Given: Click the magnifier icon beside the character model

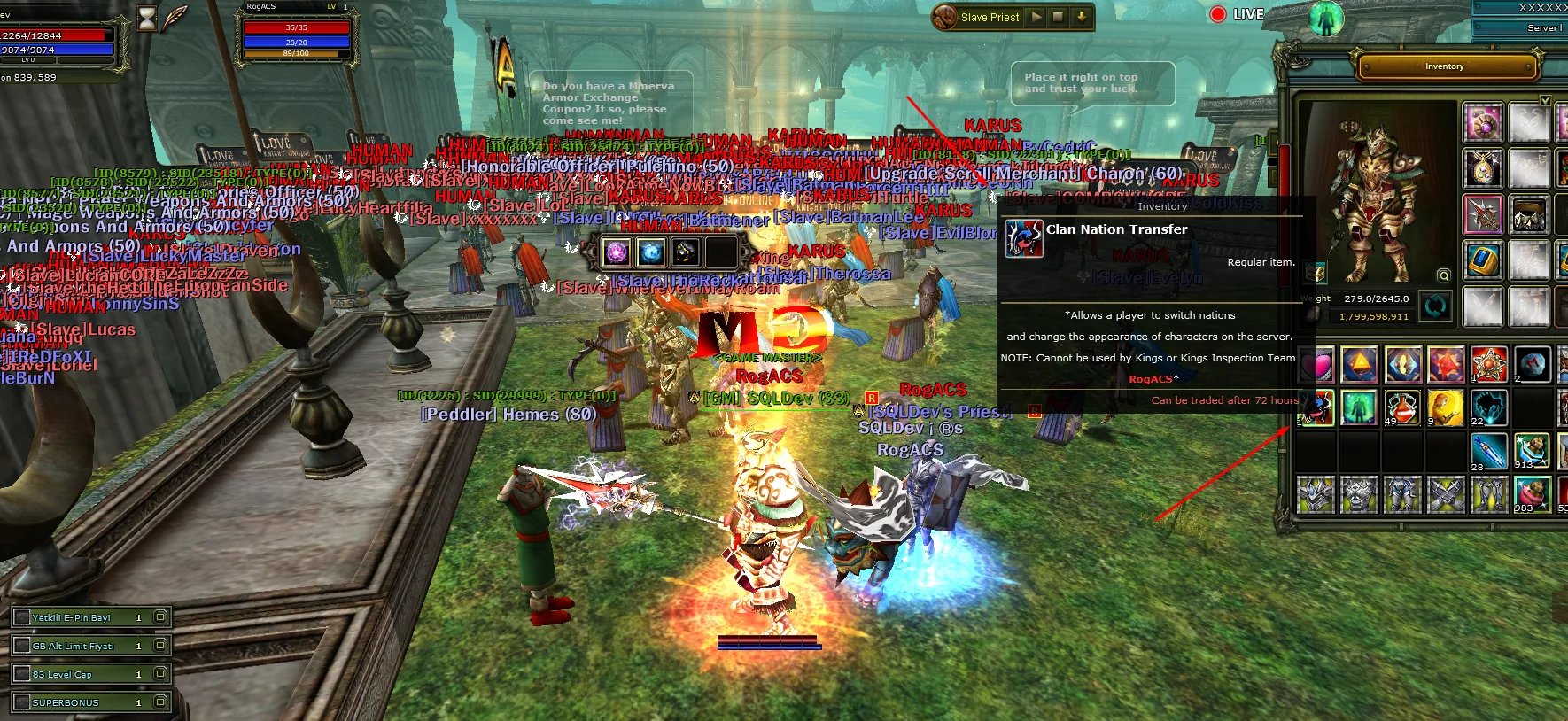Looking at the screenshot, I should point(1443,276).
